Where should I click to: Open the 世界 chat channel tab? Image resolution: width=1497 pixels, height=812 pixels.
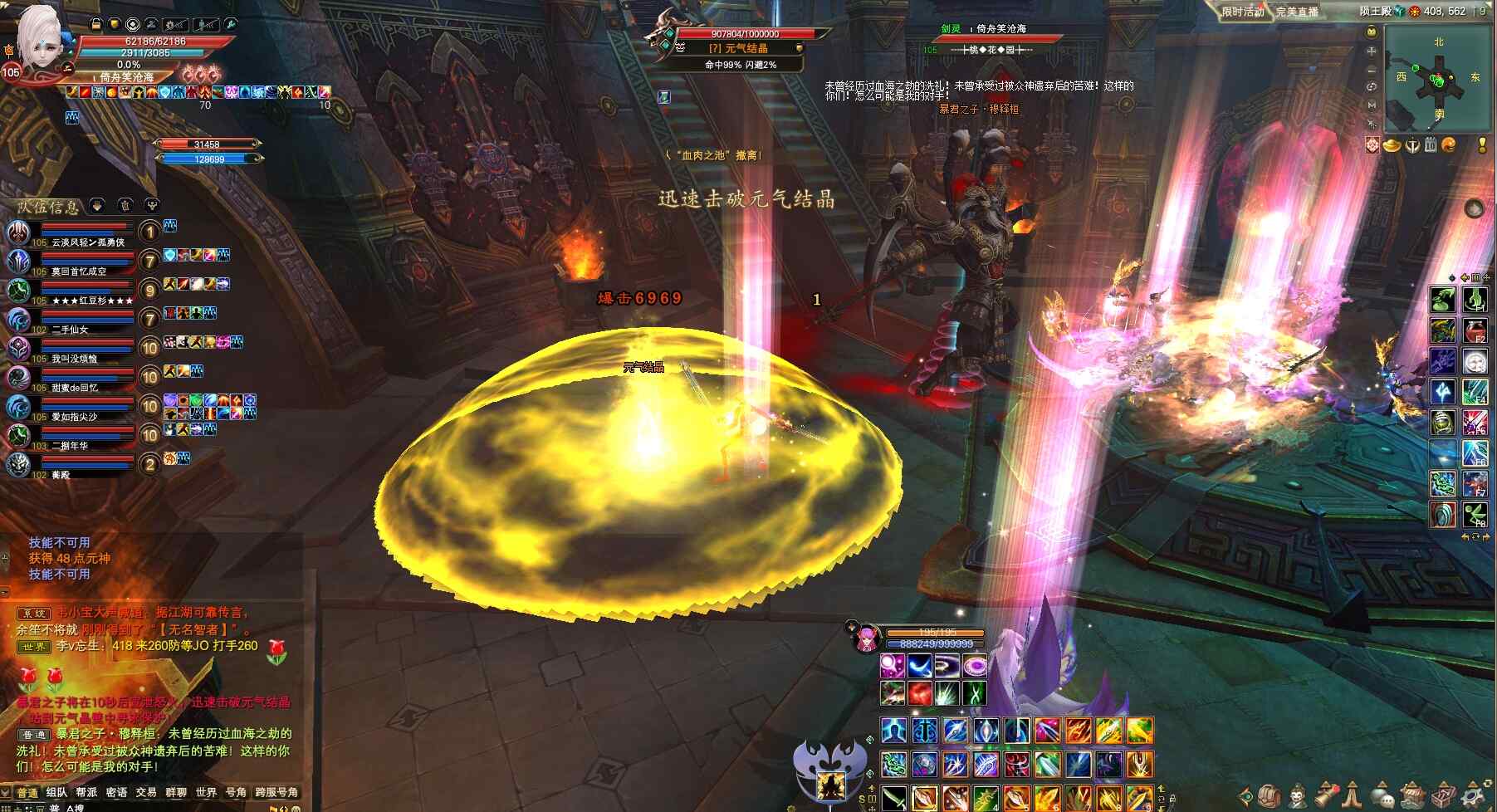[x=206, y=792]
